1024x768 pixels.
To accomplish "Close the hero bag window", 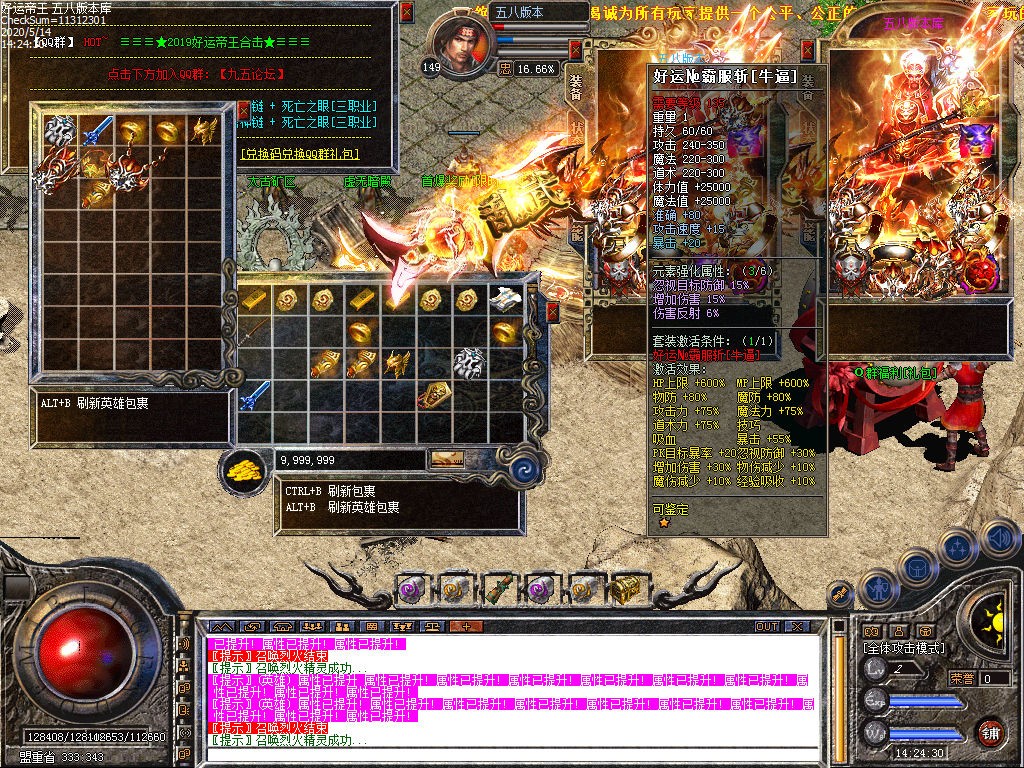I will (x=242, y=110).
